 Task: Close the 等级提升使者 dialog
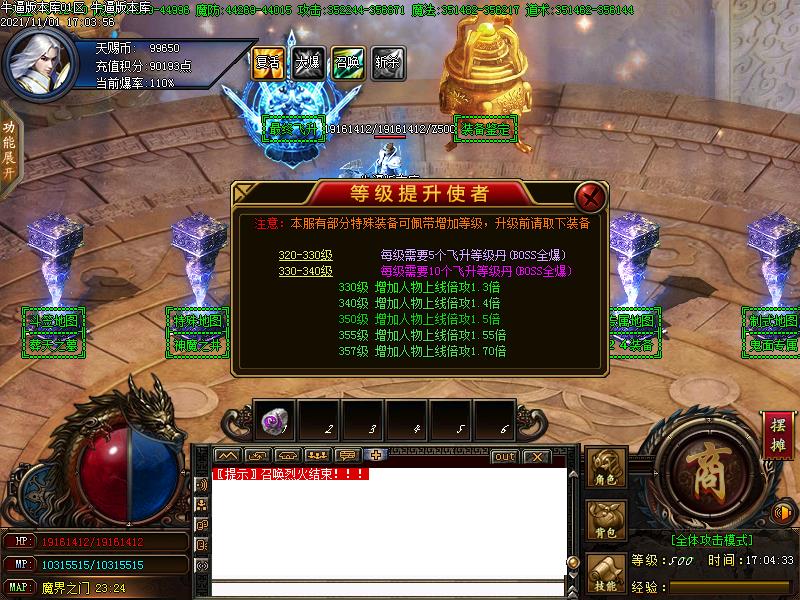coord(591,195)
